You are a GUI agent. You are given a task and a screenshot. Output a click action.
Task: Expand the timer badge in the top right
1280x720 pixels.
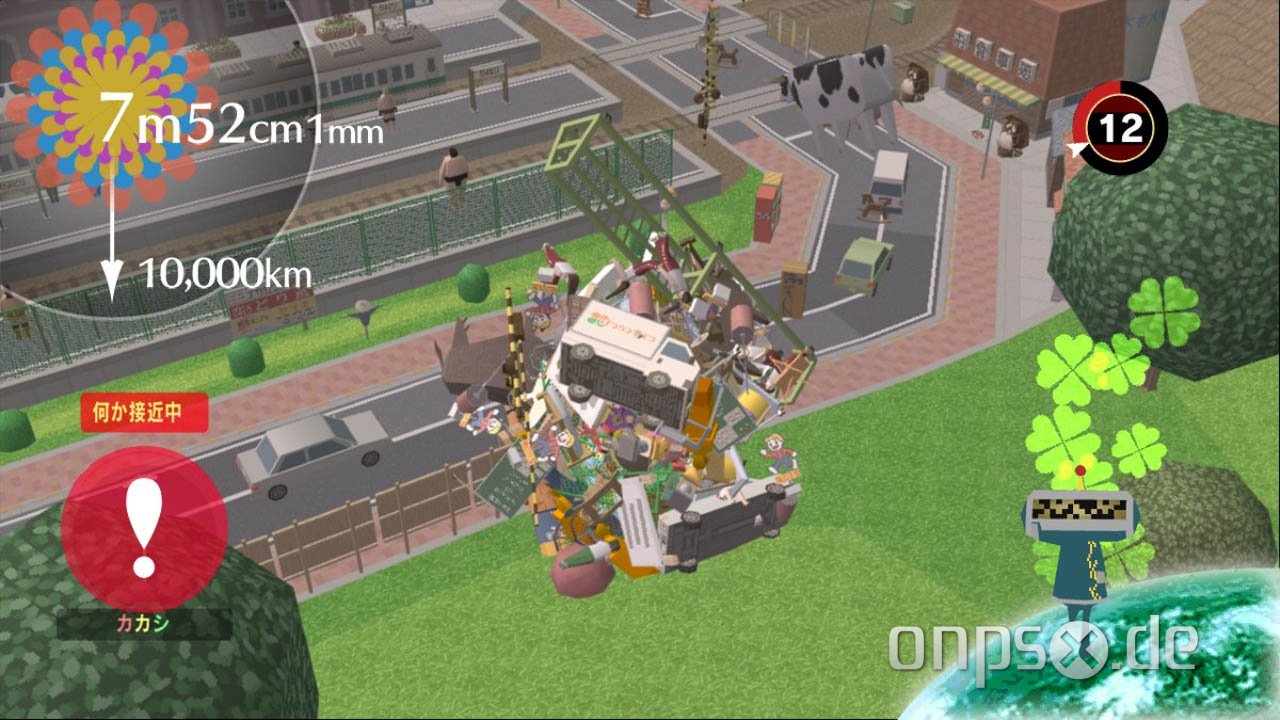1124,127
